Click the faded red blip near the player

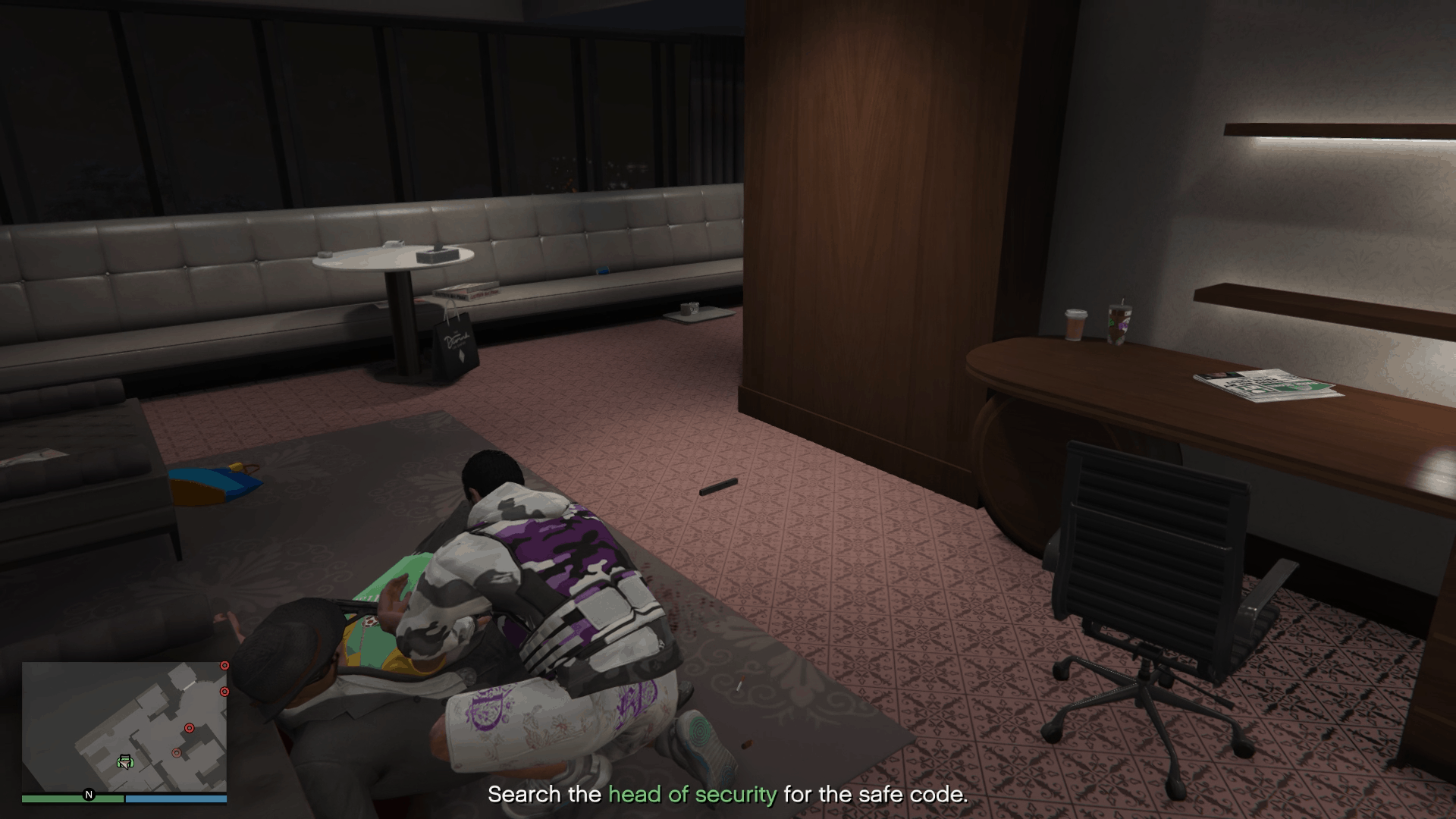(176, 753)
